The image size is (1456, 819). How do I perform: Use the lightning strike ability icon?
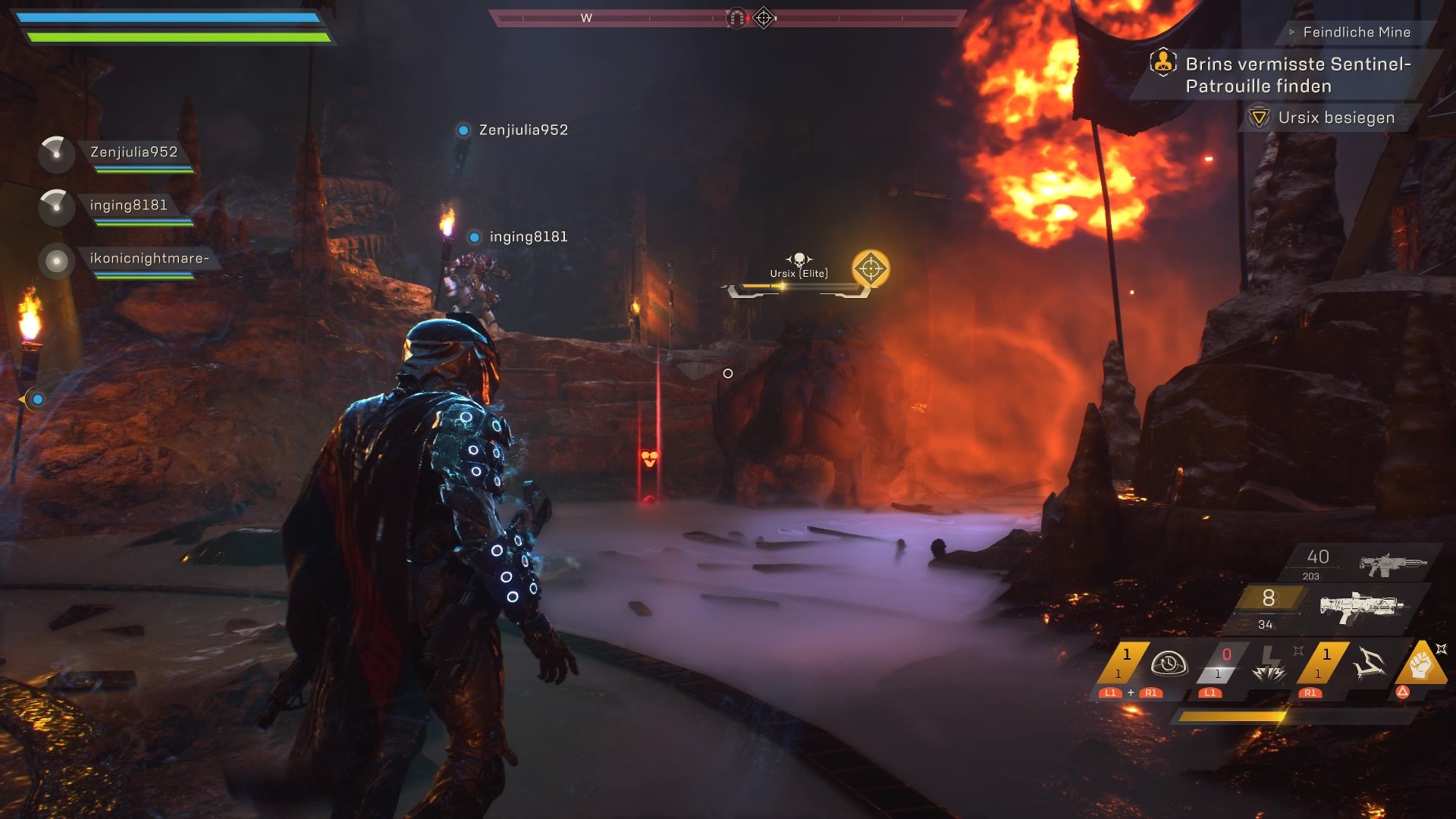[x=1269, y=665]
